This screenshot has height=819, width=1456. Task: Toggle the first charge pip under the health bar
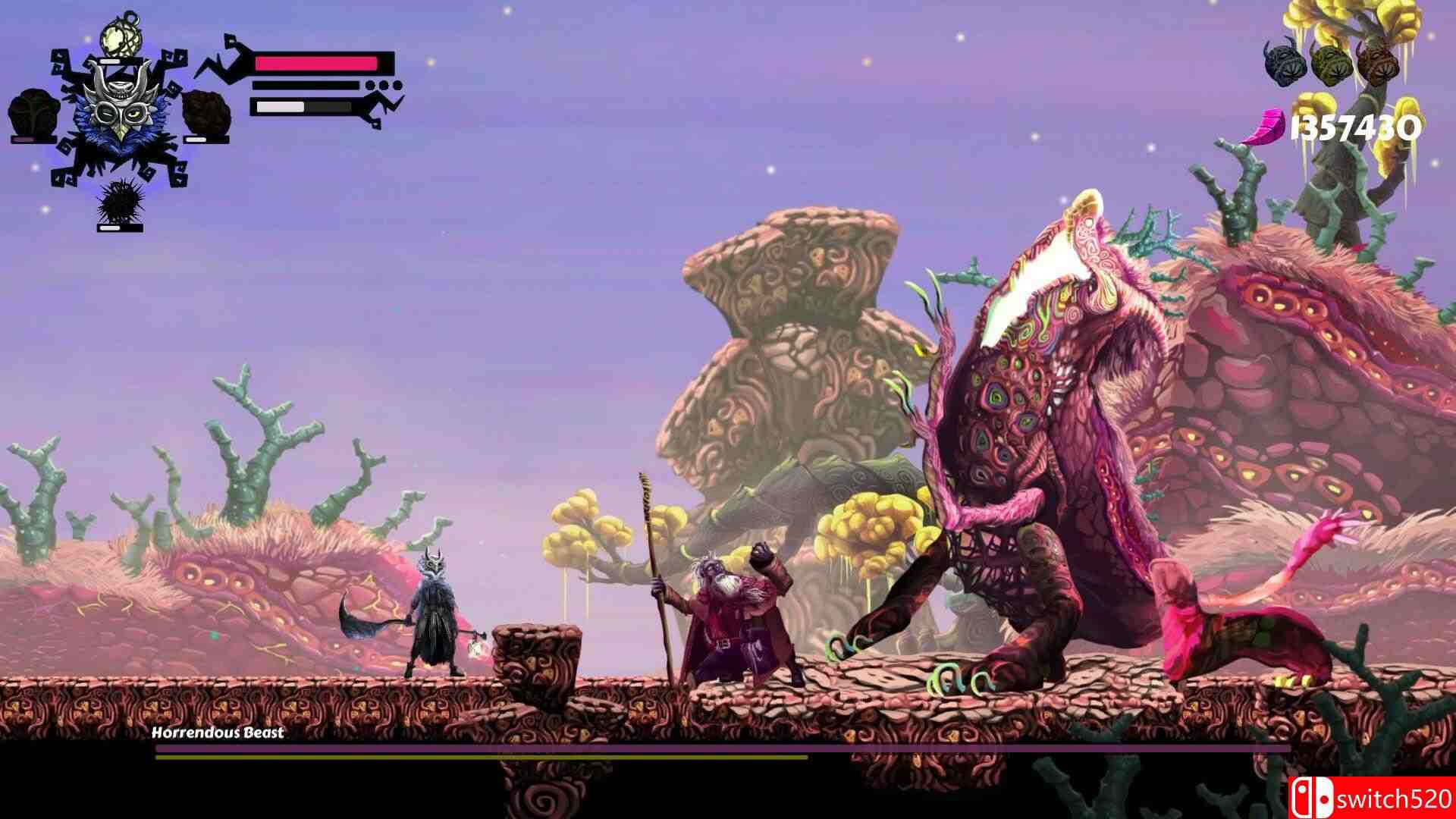370,86
